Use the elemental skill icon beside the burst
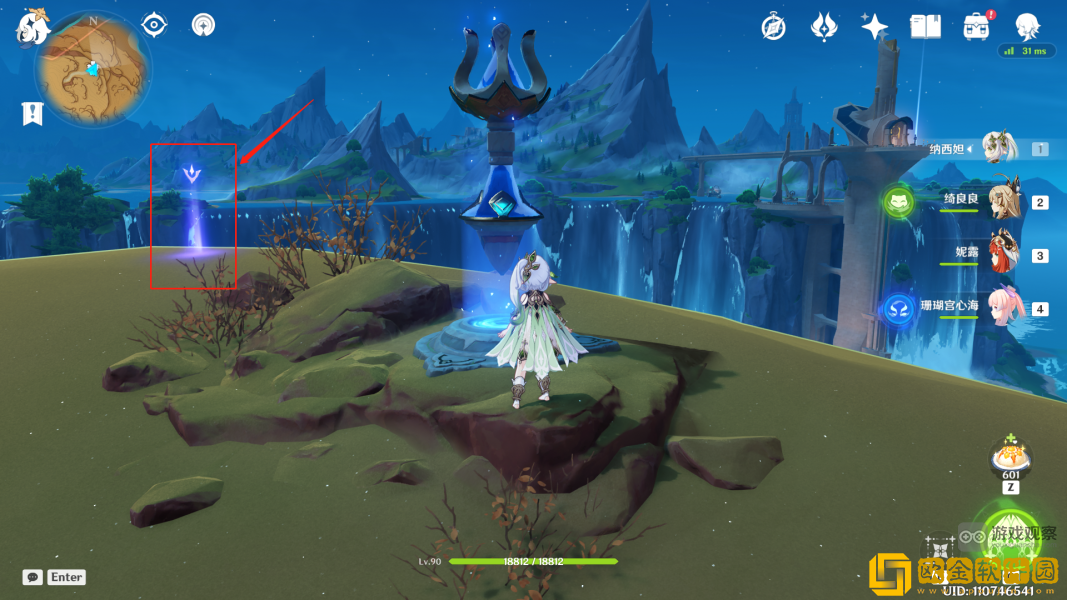 938,553
